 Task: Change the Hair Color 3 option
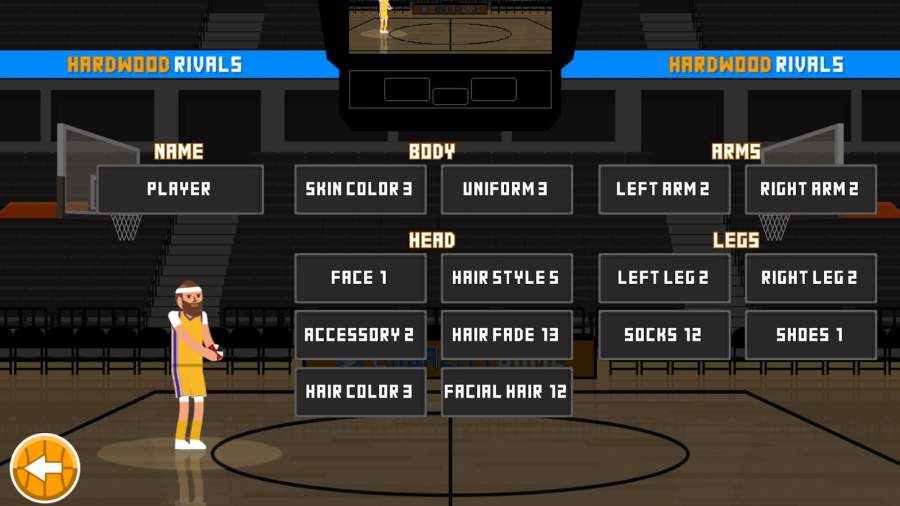tap(360, 392)
